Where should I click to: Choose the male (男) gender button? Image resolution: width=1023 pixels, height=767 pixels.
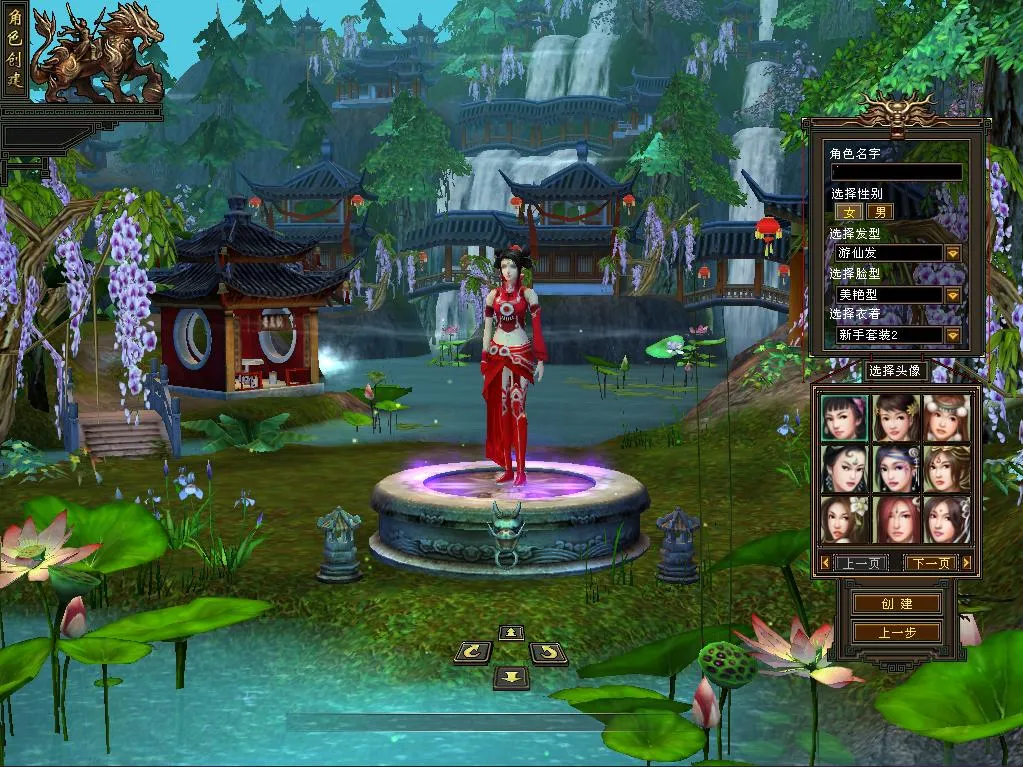[879, 212]
